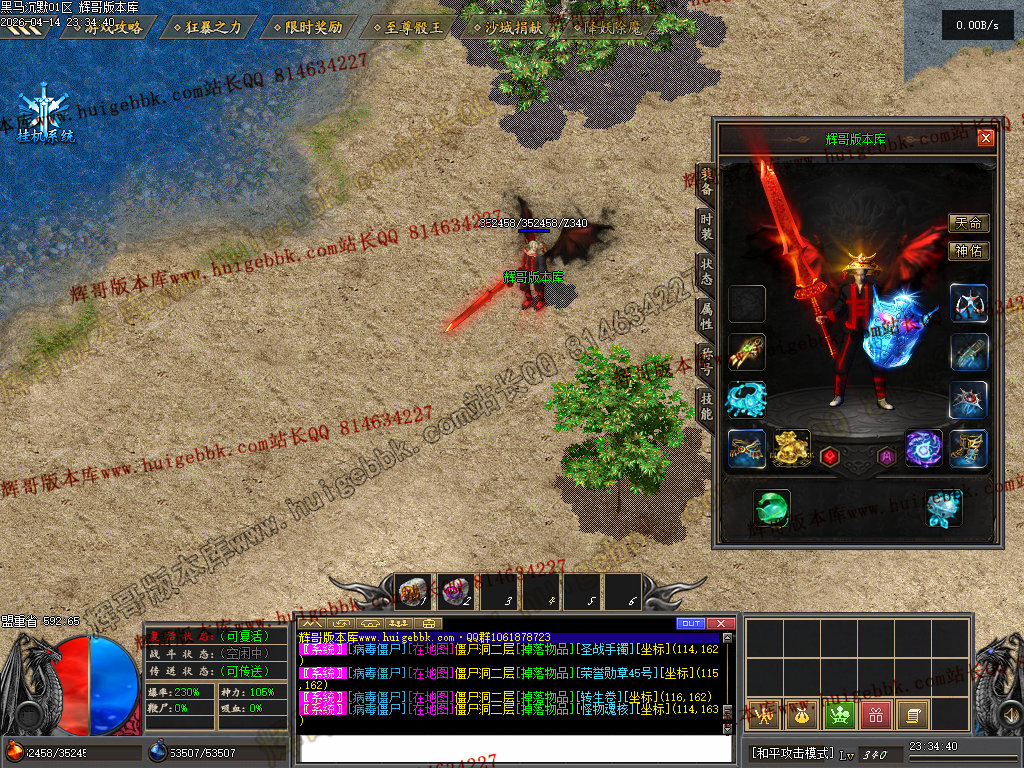Viewport: 1024px width, 768px height.
Task: Click the 神佑 button
Action: 968,251
